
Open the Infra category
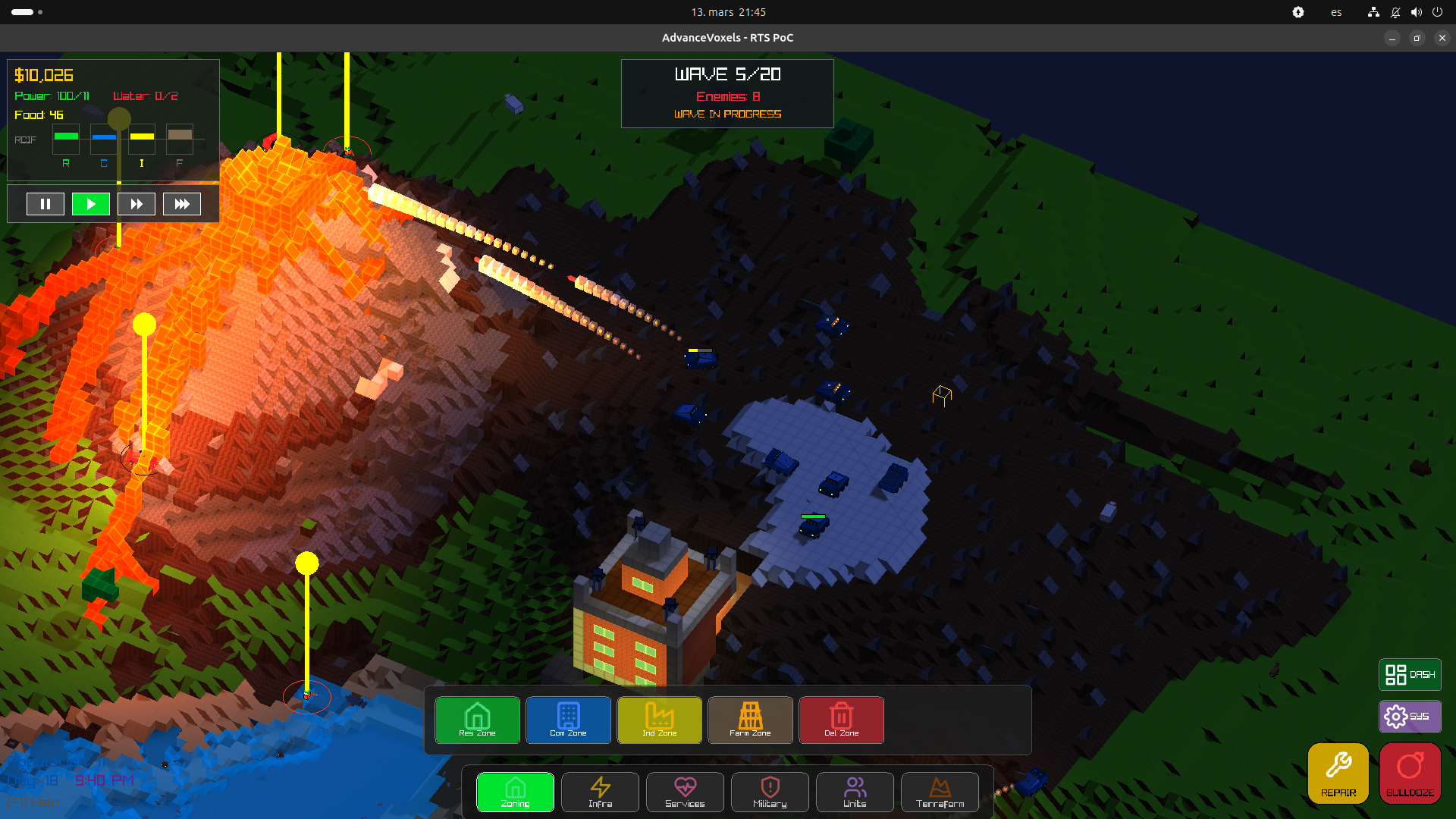(x=601, y=792)
